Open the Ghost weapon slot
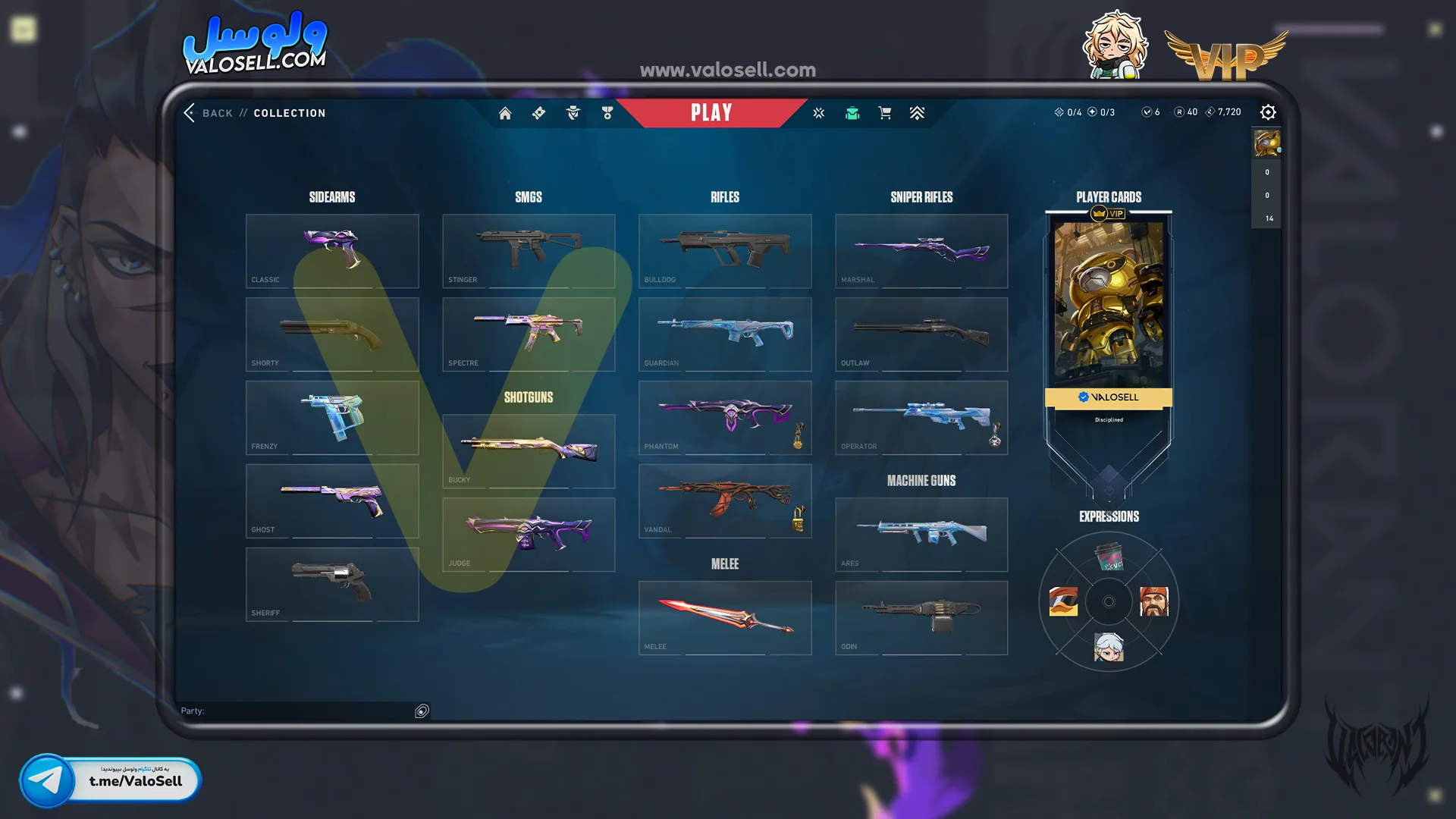Screen dimensions: 1456x819 [332, 501]
